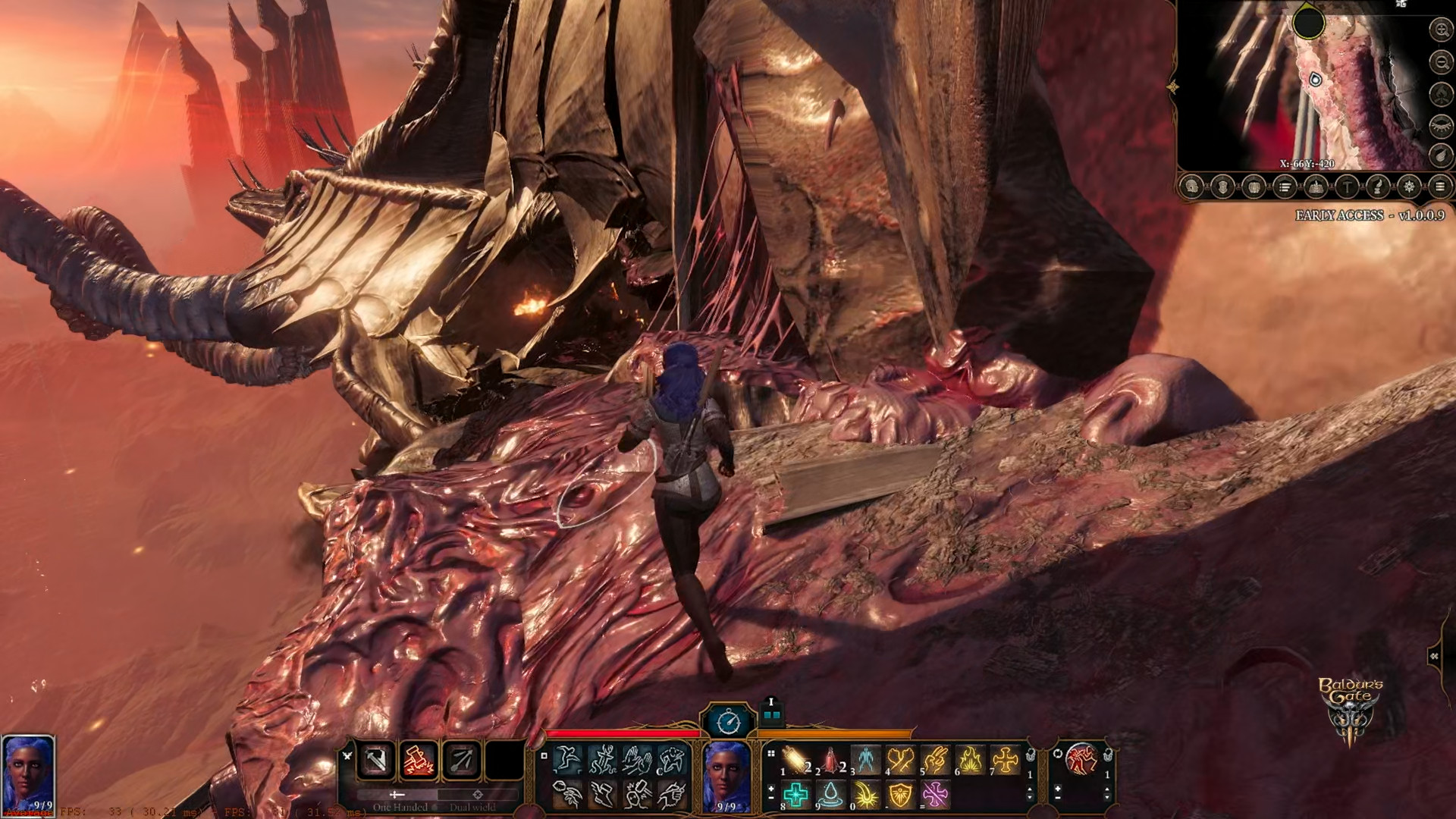Viewport: 1456px width, 819px height.
Task: Open the hamburger game menu button
Action: [1440, 187]
